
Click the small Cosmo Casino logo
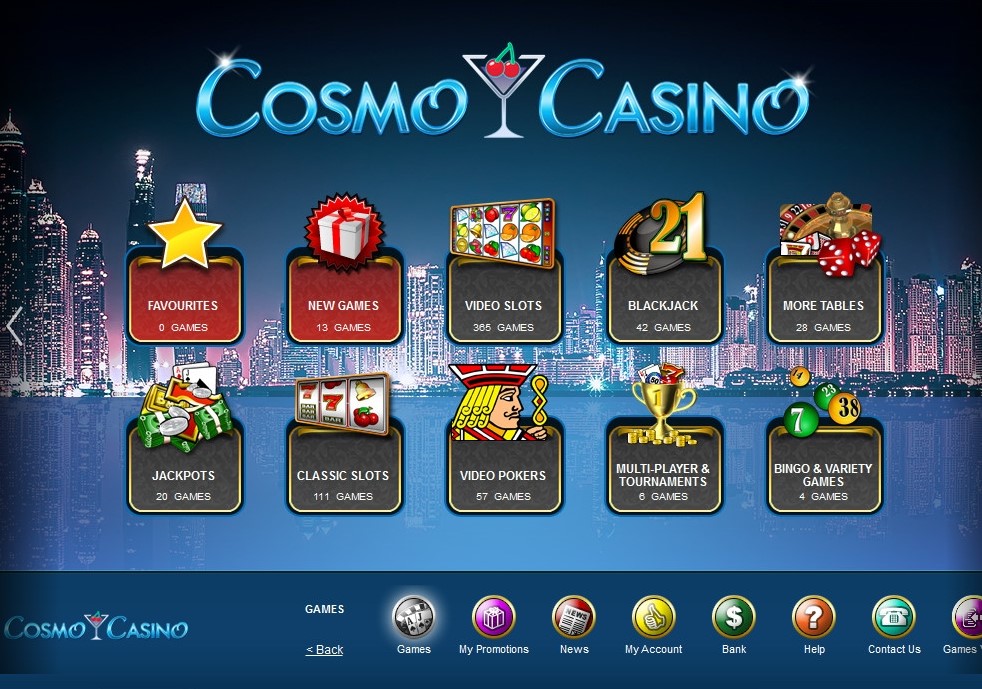pyautogui.click(x=96, y=627)
